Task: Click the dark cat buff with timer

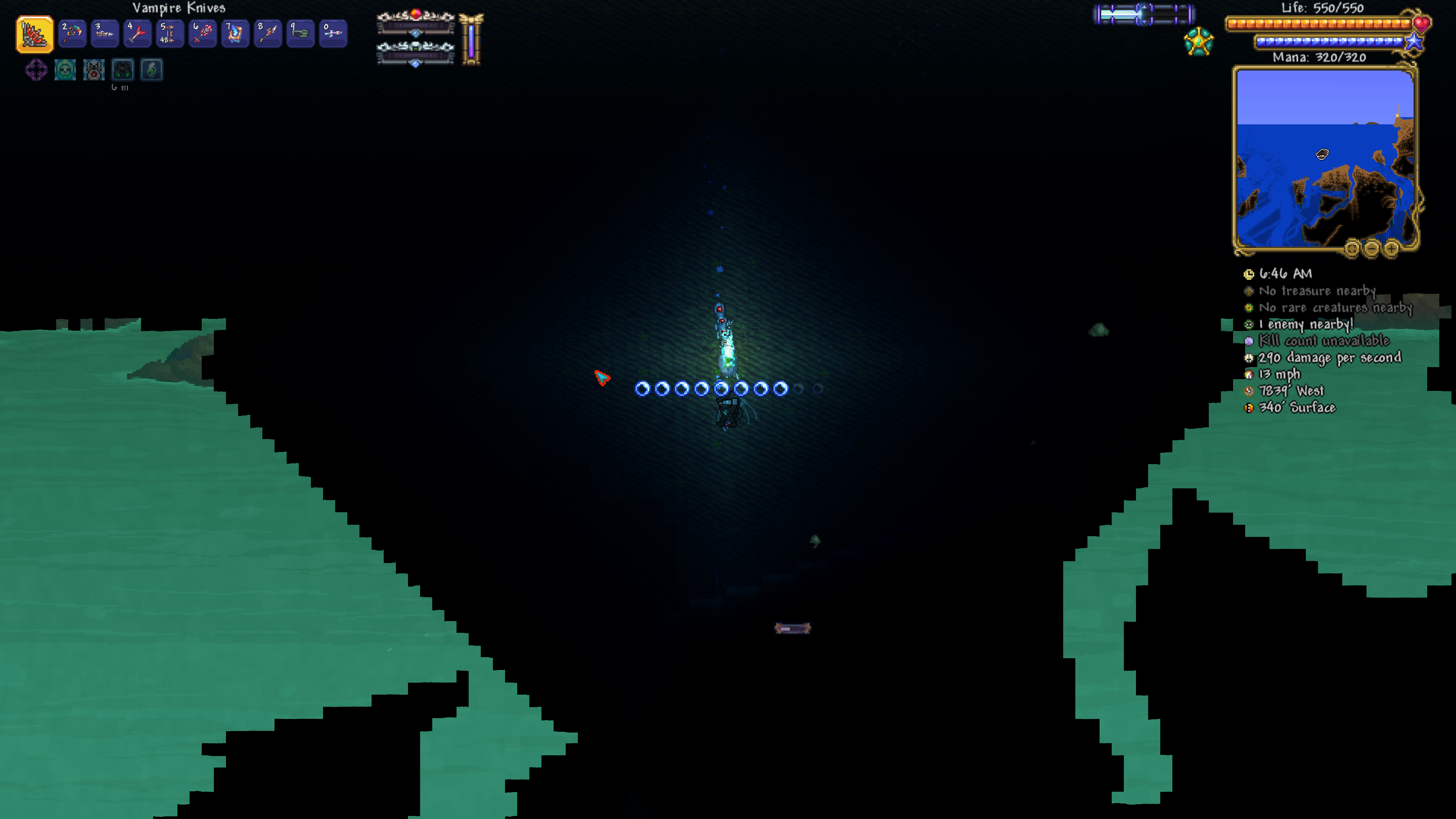Action: point(122,70)
